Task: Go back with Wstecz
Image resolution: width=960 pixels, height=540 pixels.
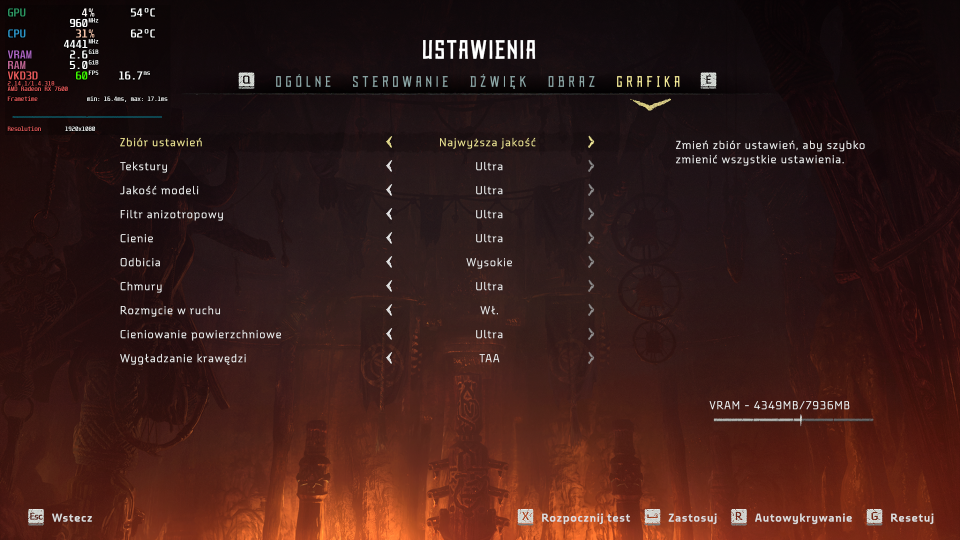Action: 61,517
